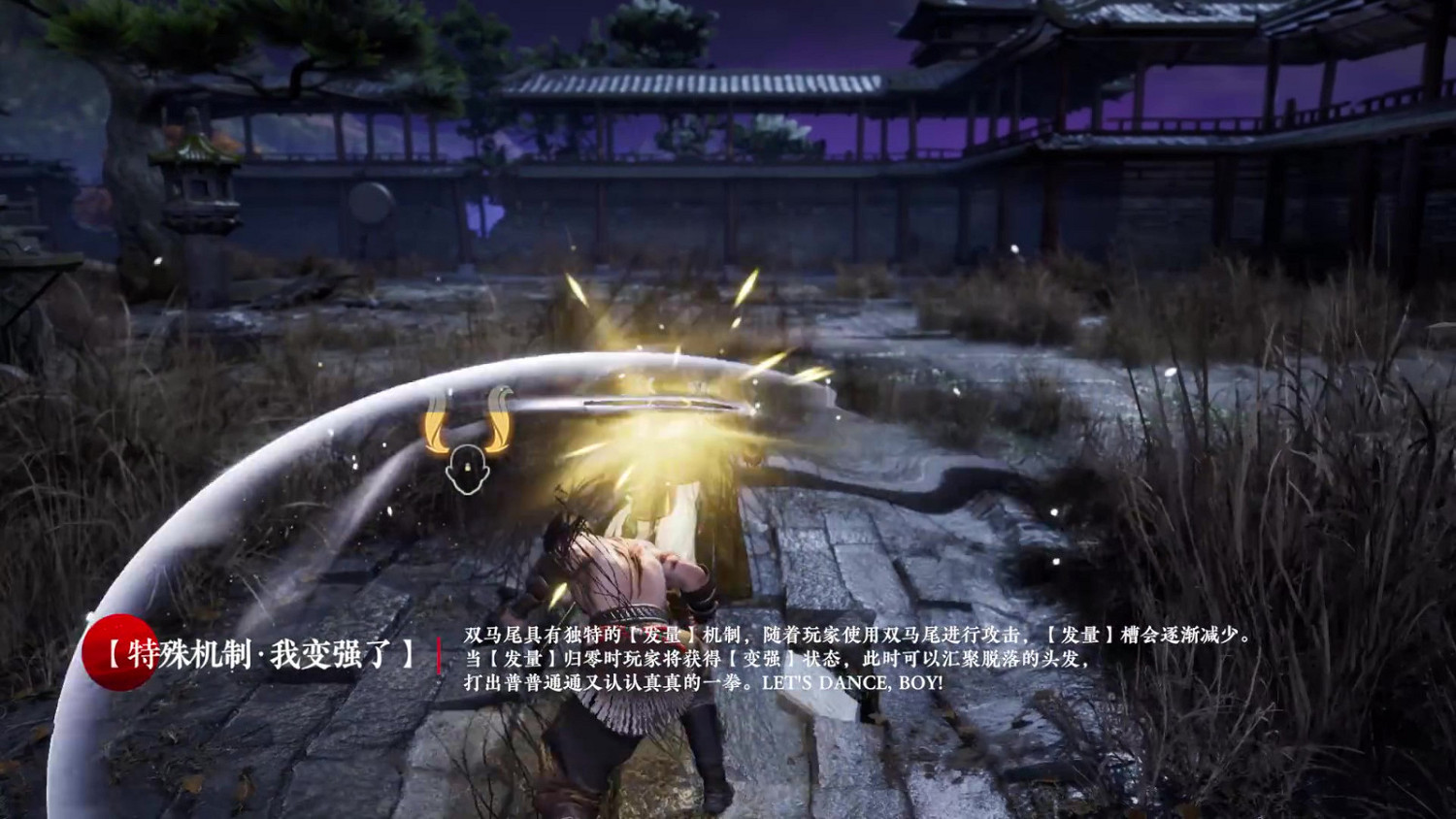Click the left ponytail hair gauge icon
The height and width of the screenshot is (819, 1456).
click(433, 425)
